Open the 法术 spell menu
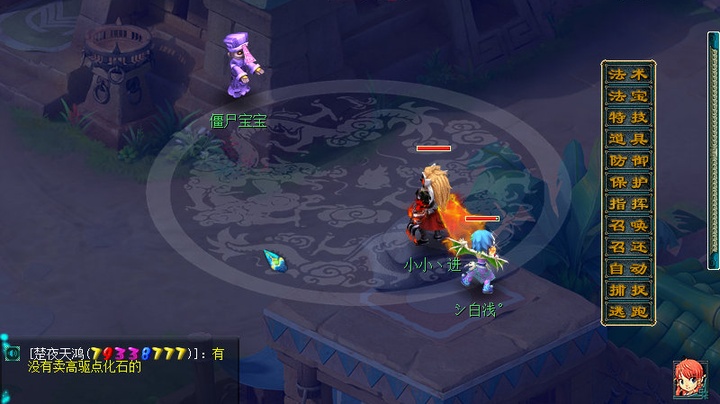The image size is (720, 404). pos(629,75)
